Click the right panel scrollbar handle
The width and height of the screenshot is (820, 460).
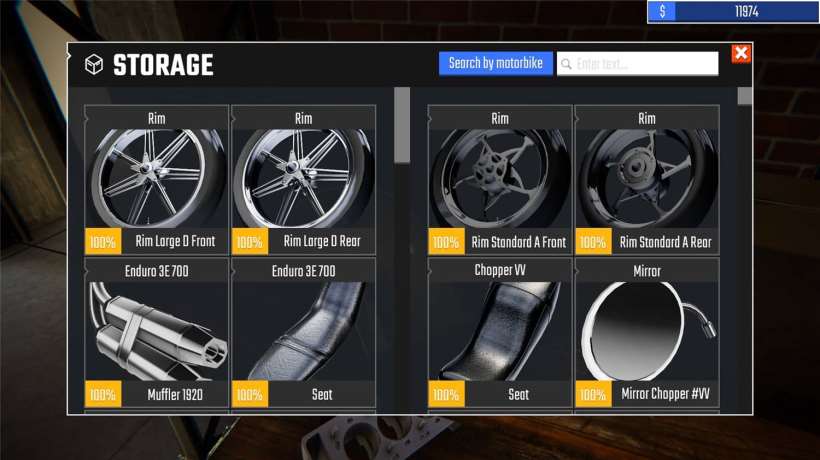click(745, 97)
